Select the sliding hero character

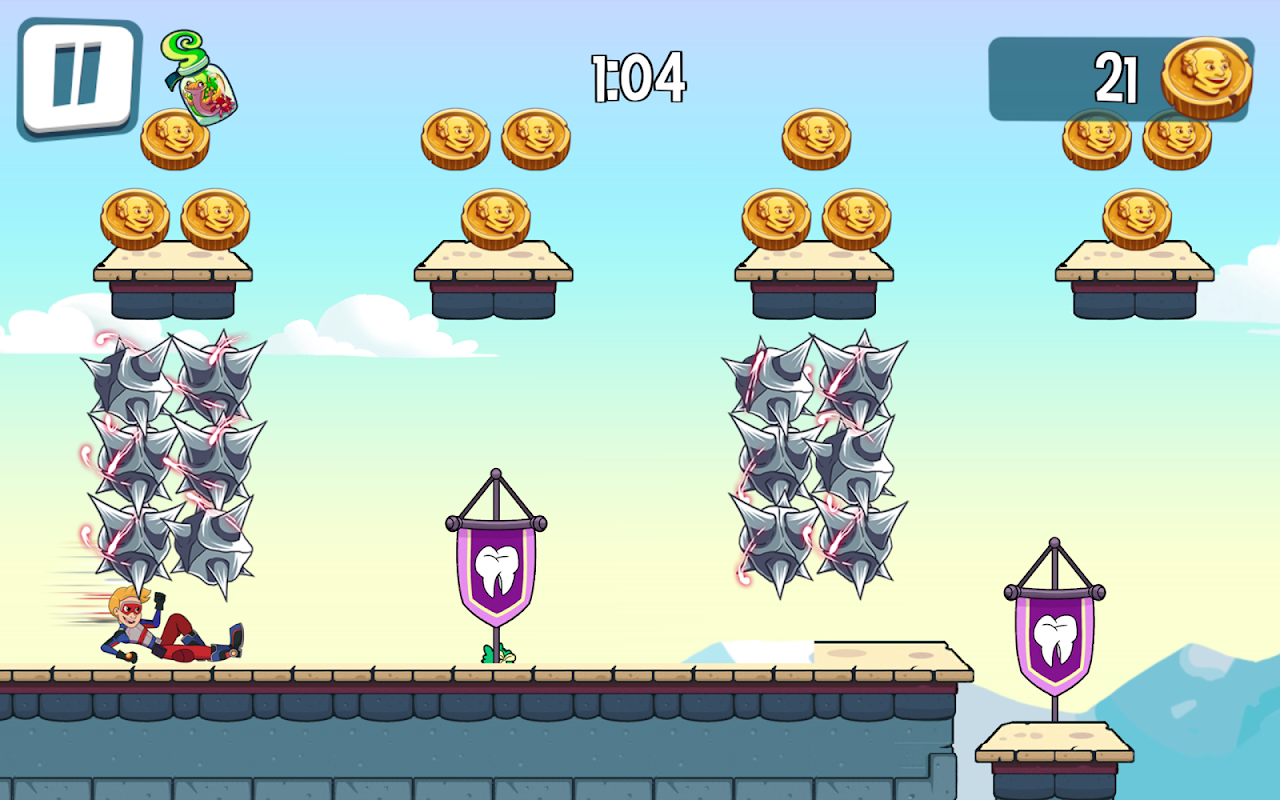pyautogui.click(x=160, y=630)
